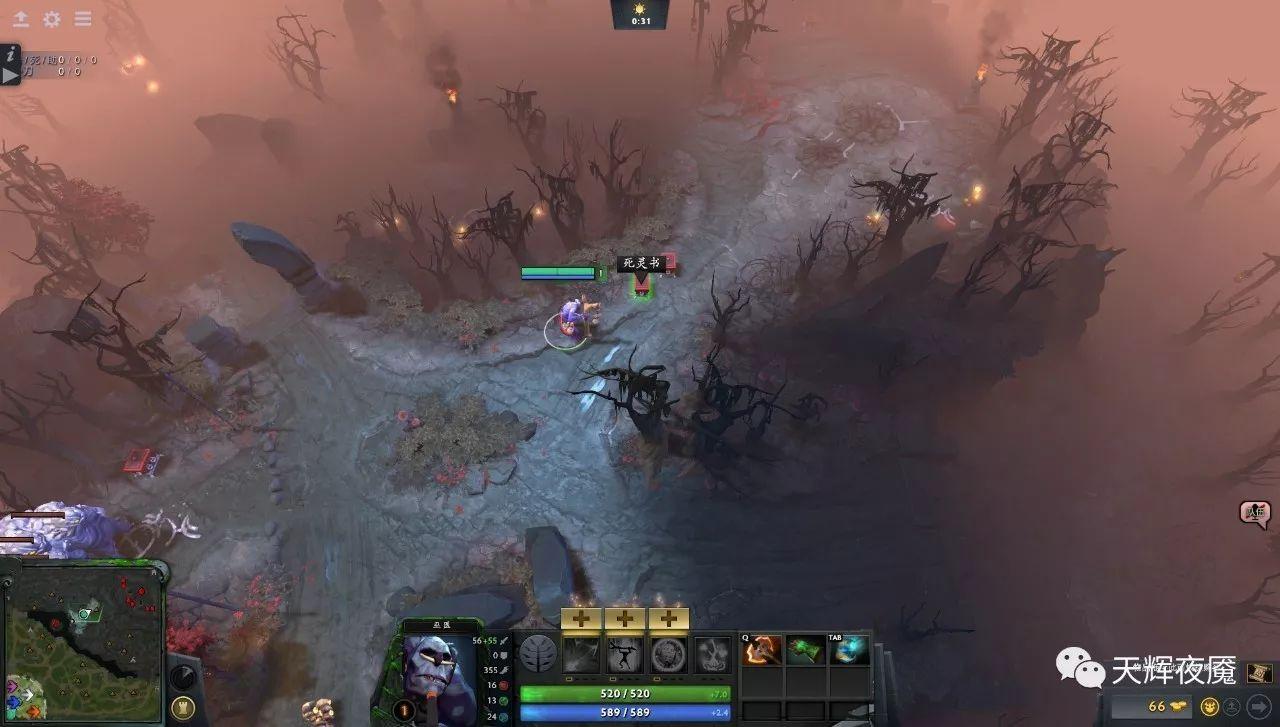Level up the second skill with plus button
This screenshot has width=1280, height=727.
click(625, 618)
